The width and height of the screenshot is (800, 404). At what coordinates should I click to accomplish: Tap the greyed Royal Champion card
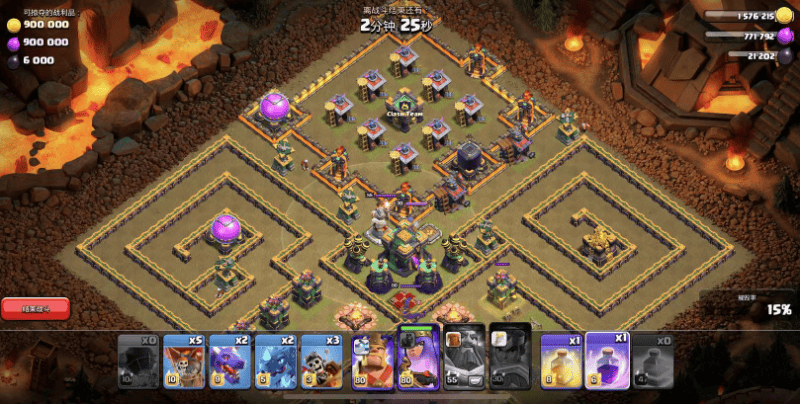[511, 360]
